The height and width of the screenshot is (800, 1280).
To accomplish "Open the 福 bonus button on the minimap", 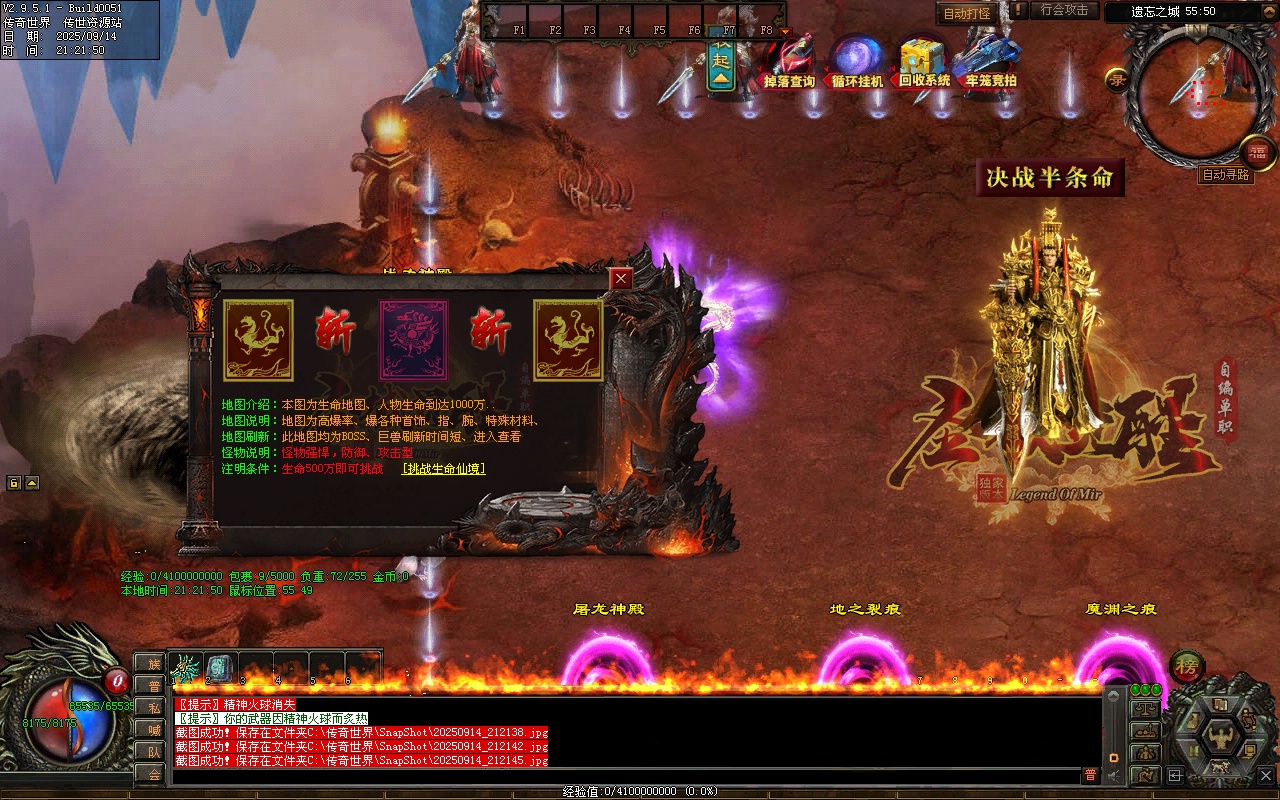I will coord(1257,153).
